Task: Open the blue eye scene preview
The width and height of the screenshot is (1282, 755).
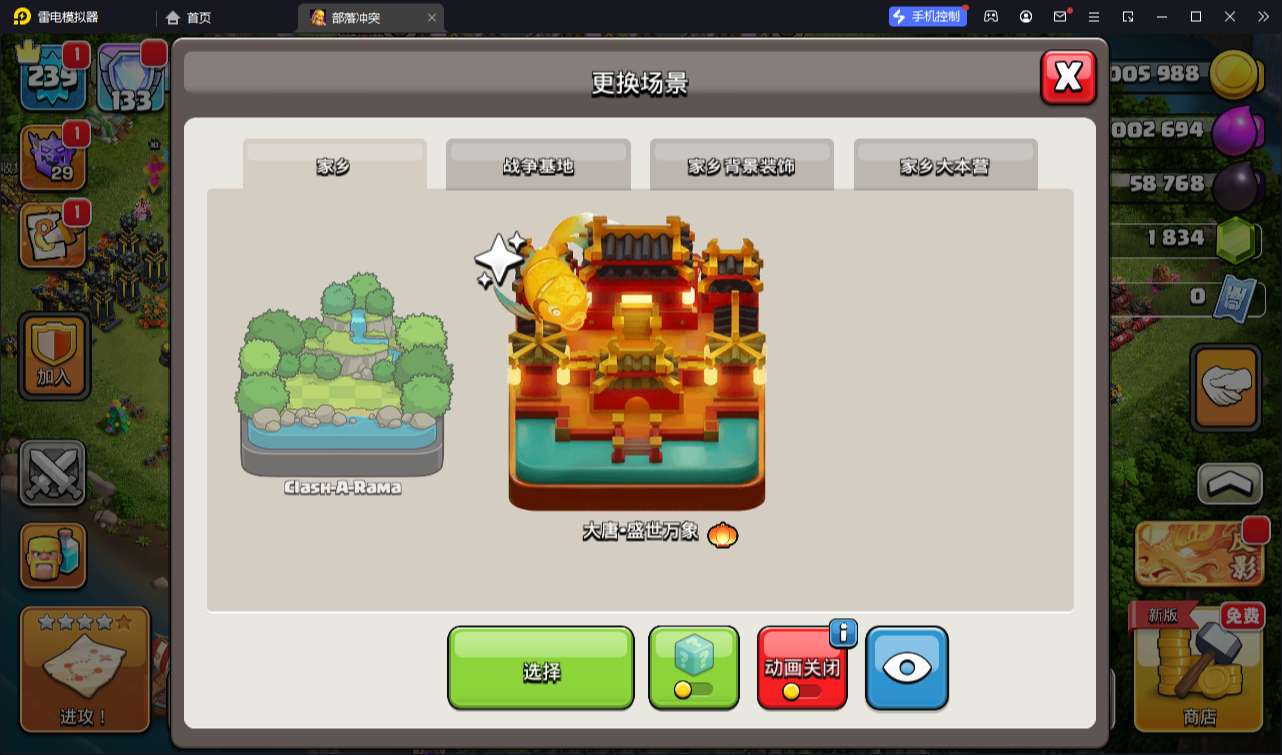Action: tap(906, 668)
